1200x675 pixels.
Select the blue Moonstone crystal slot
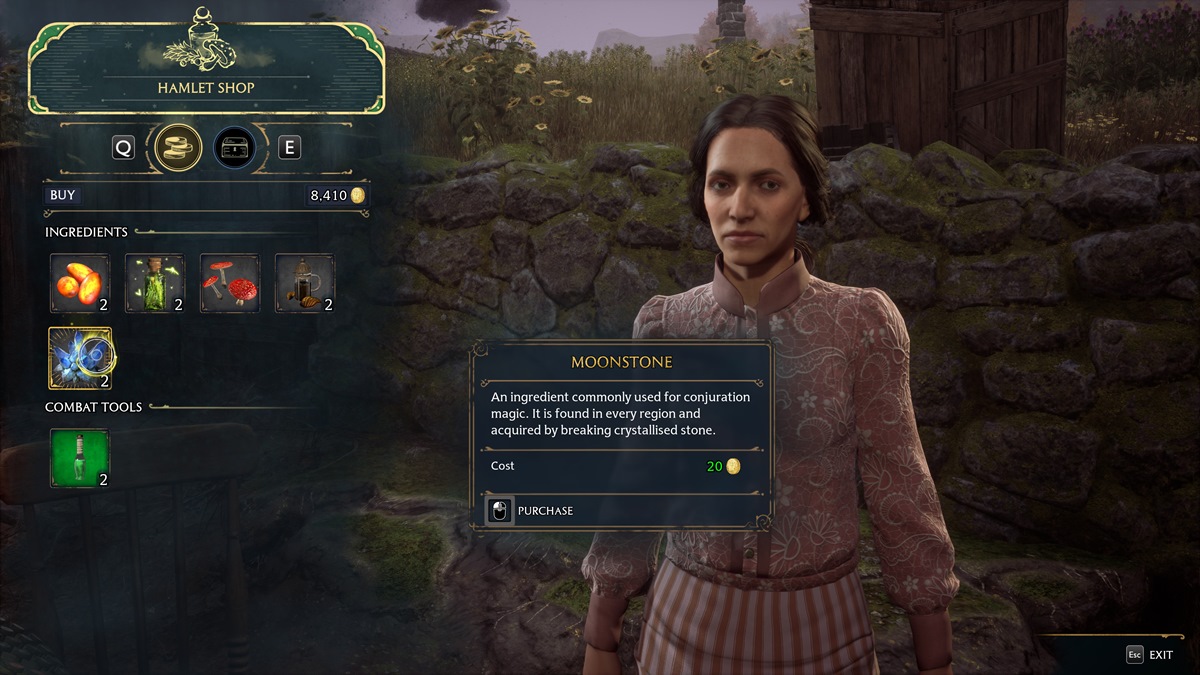[80, 358]
